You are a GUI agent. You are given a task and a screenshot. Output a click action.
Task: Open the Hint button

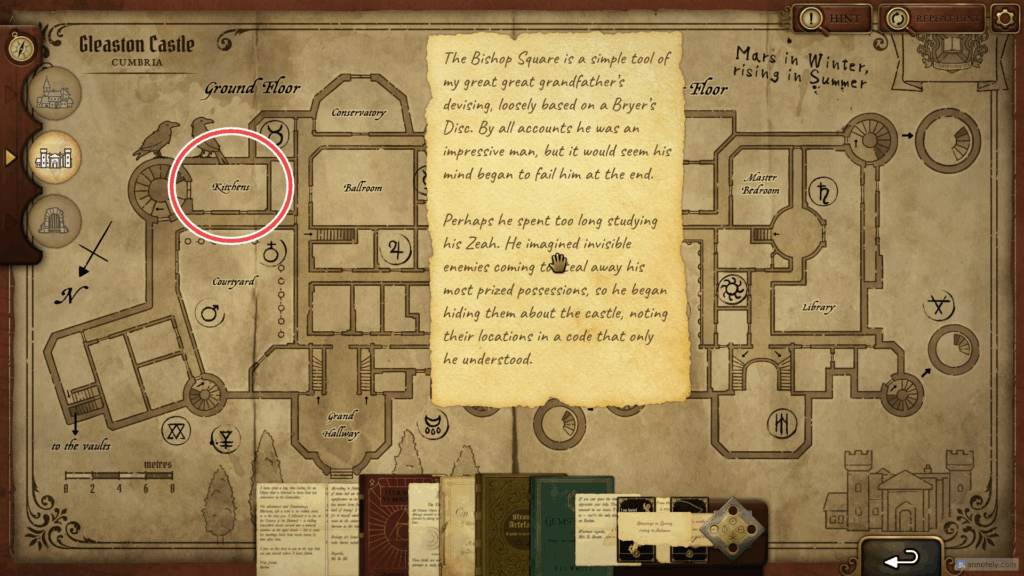click(832, 17)
